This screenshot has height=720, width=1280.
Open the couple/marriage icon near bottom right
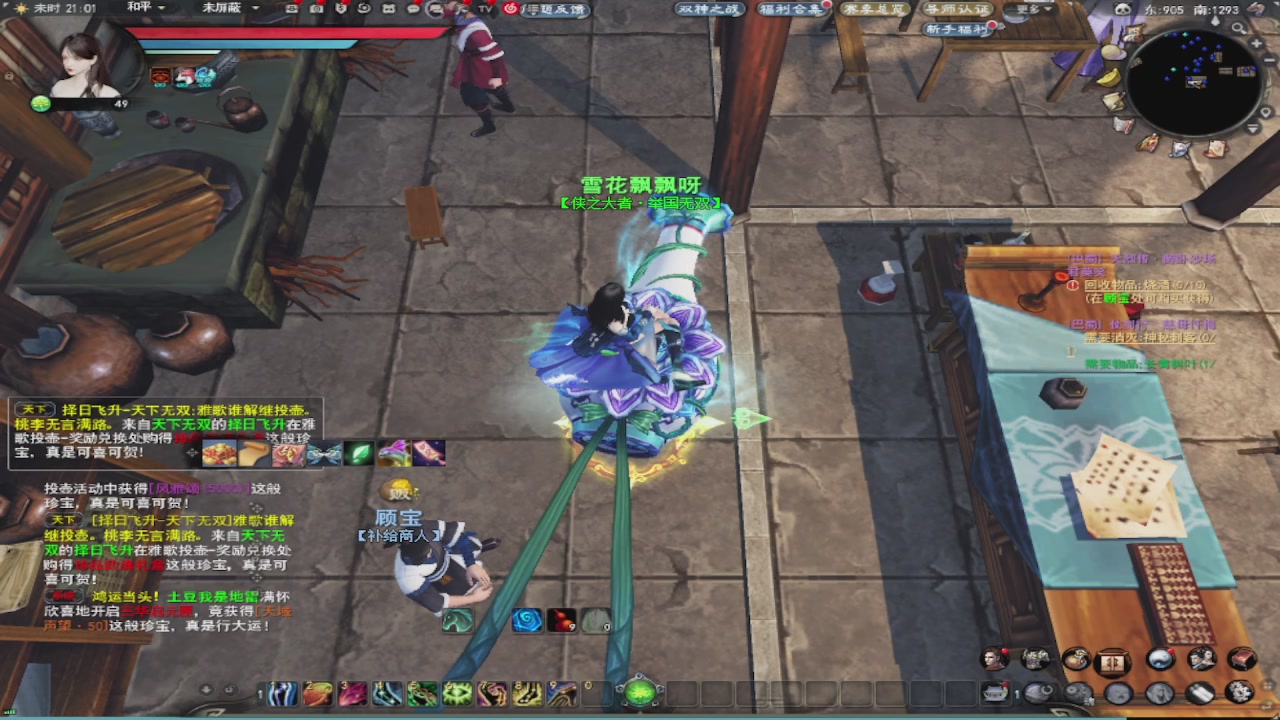point(1202,660)
